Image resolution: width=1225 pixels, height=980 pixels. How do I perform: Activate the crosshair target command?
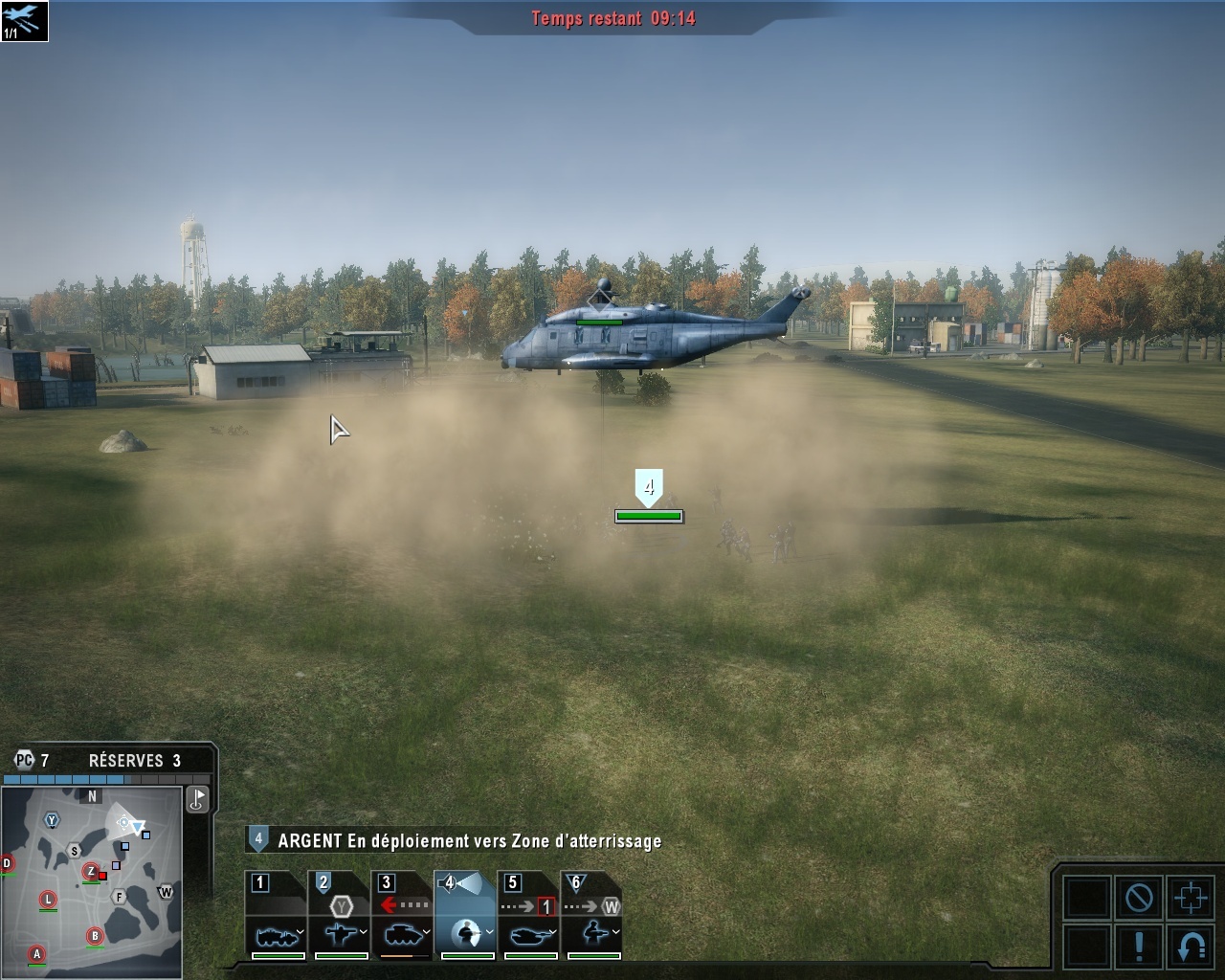click(1192, 898)
